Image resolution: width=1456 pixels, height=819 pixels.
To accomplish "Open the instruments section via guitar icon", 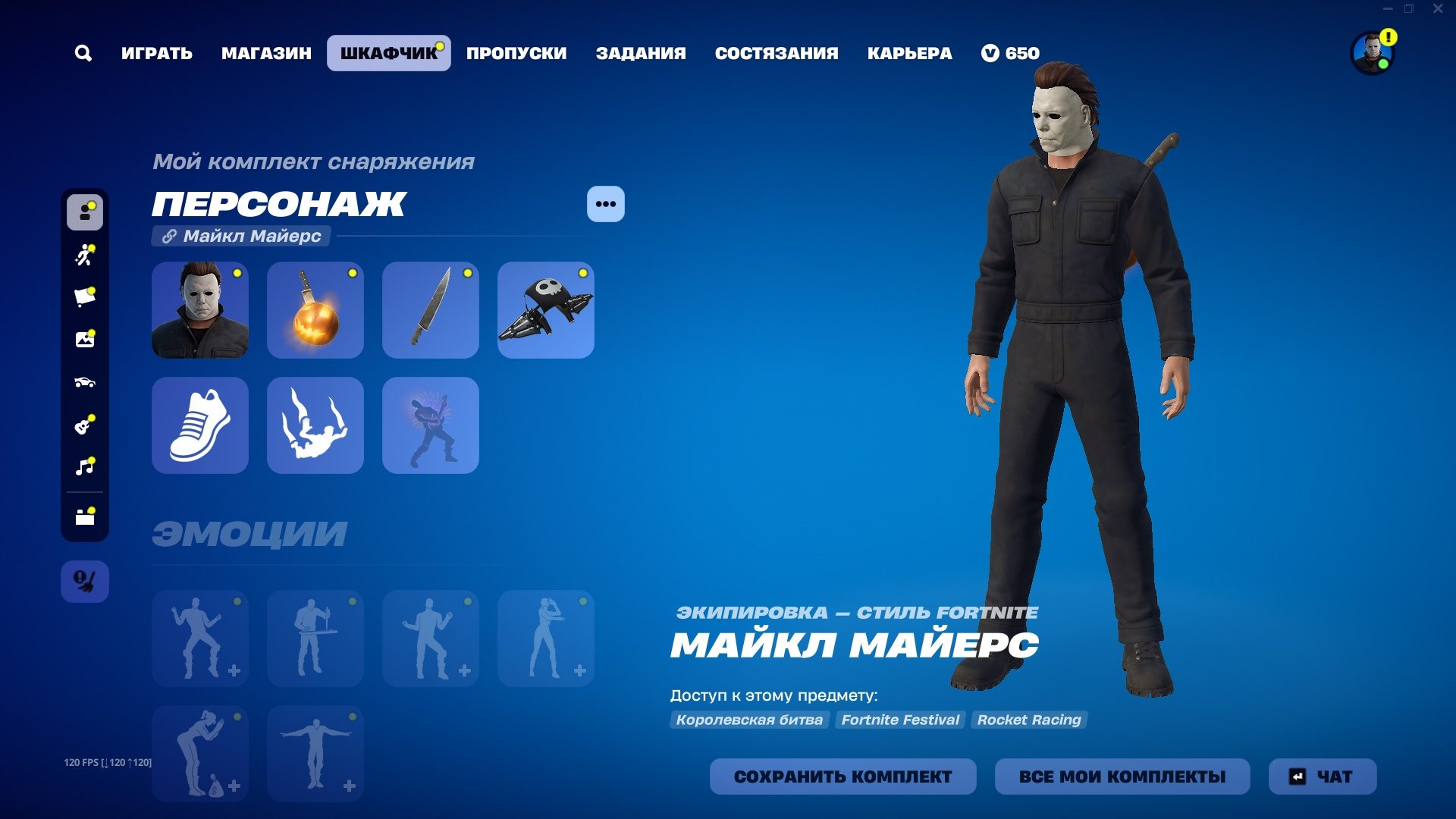I will click(x=85, y=425).
